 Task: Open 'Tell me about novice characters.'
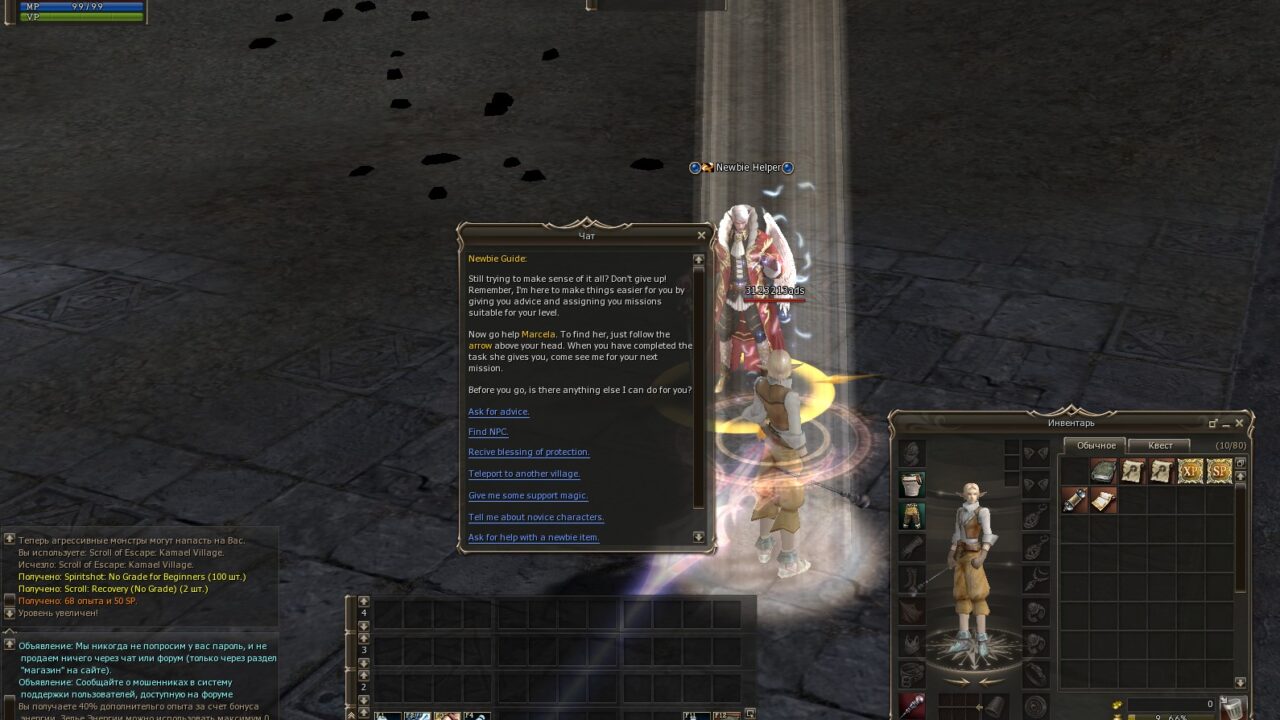536,517
